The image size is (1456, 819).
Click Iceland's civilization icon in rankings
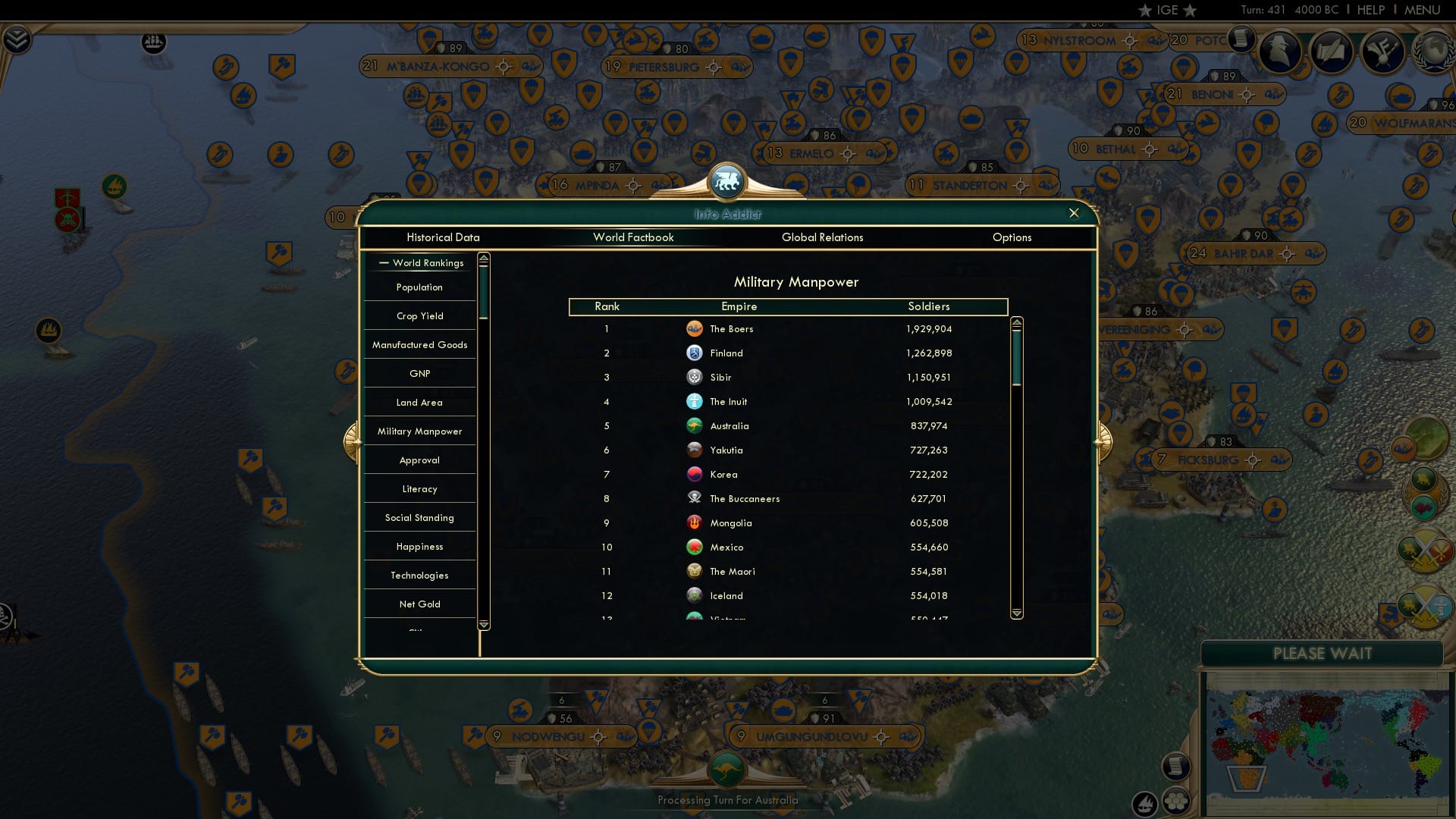(x=695, y=596)
